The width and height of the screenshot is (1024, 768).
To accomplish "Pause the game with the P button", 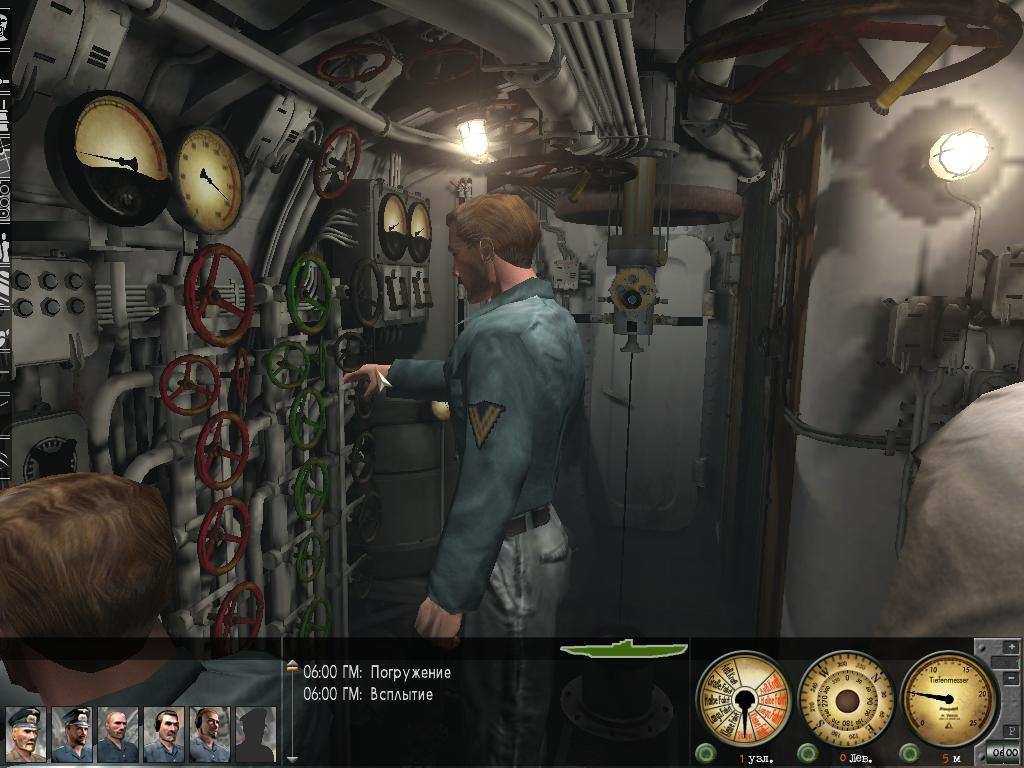I will coord(1012,733).
